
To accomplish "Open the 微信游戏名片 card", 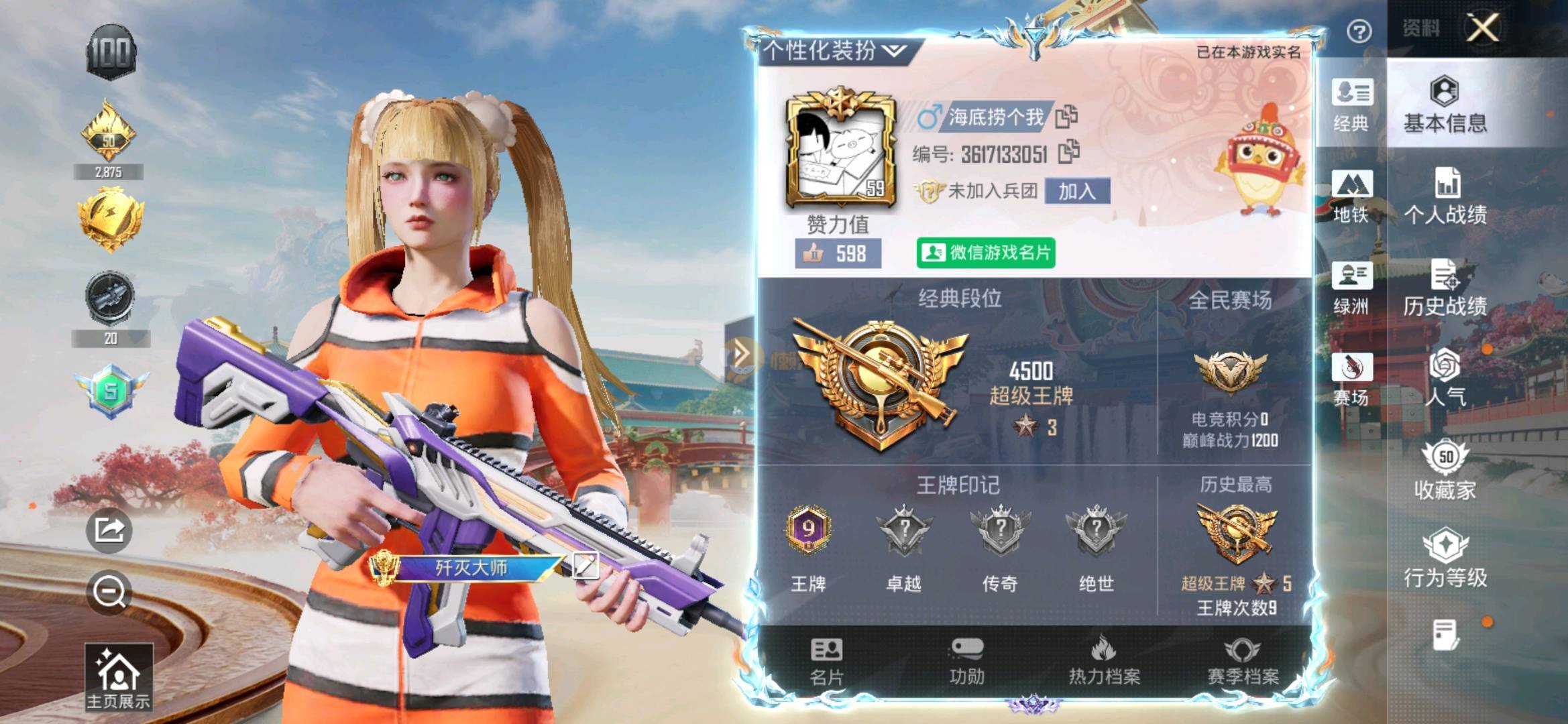I will click(985, 253).
